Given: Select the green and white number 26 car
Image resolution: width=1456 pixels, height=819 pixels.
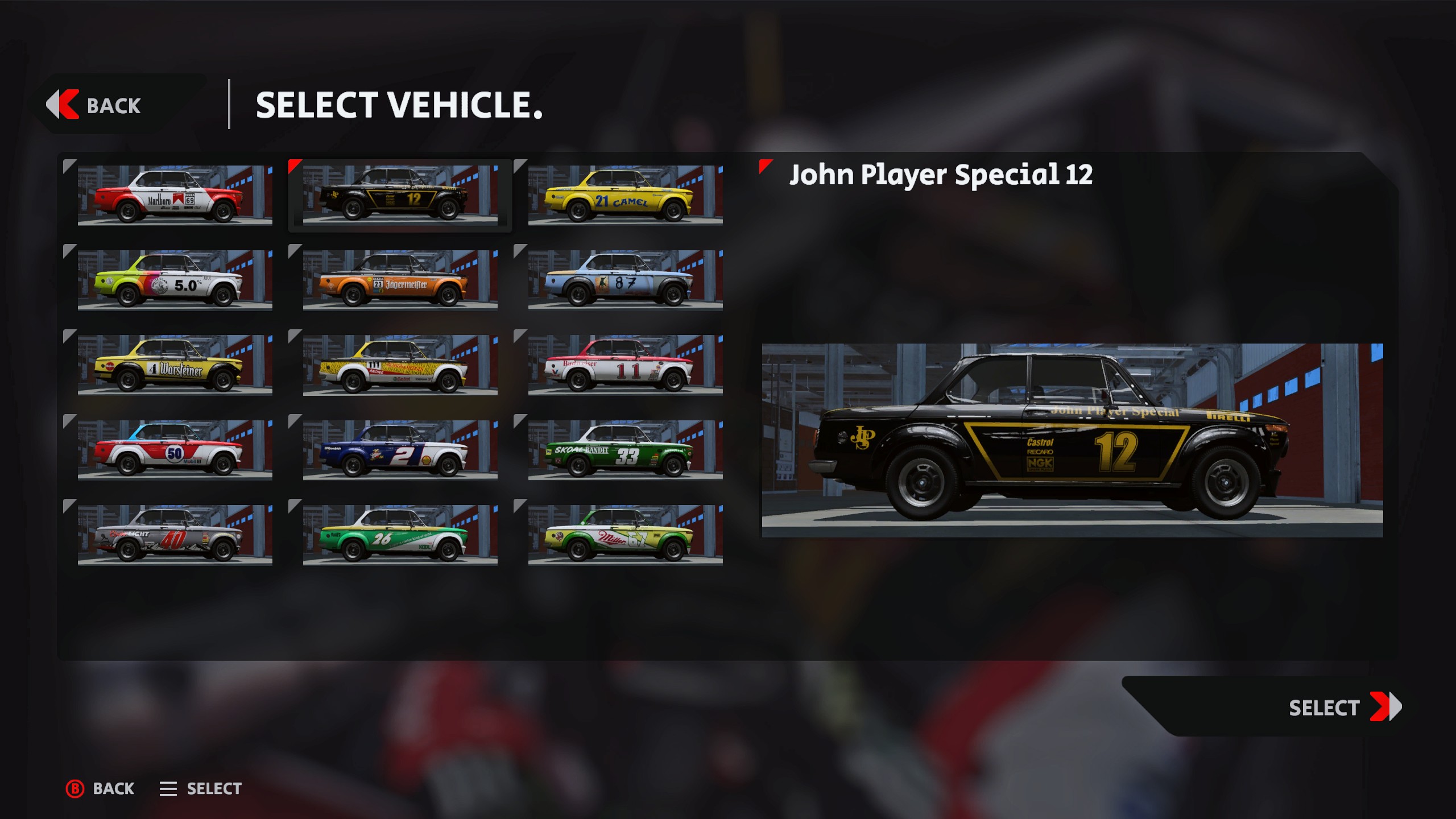Looking at the screenshot, I should (400, 535).
